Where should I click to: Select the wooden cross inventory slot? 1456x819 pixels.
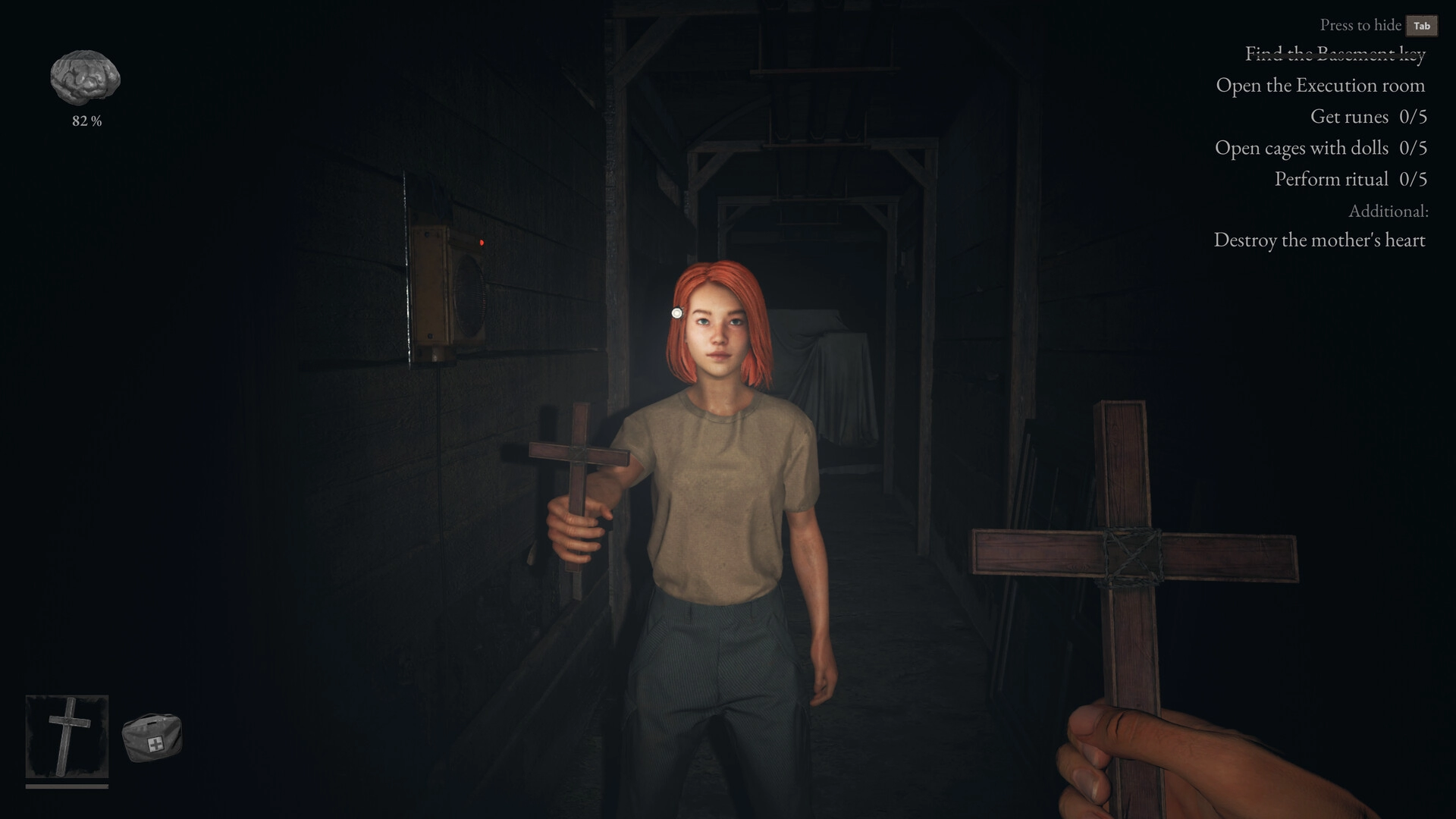click(67, 736)
